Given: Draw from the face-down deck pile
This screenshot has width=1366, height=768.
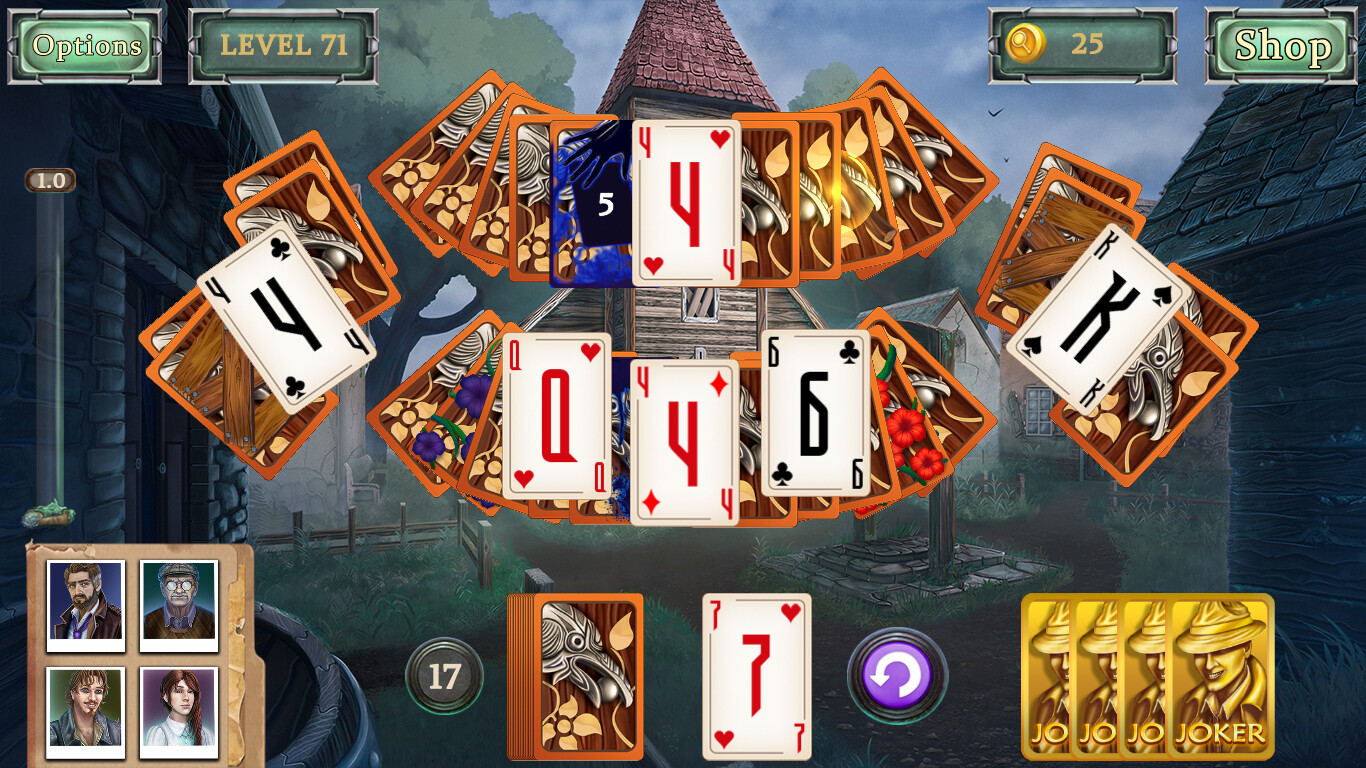Looking at the screenshot, I should [577, 675].
